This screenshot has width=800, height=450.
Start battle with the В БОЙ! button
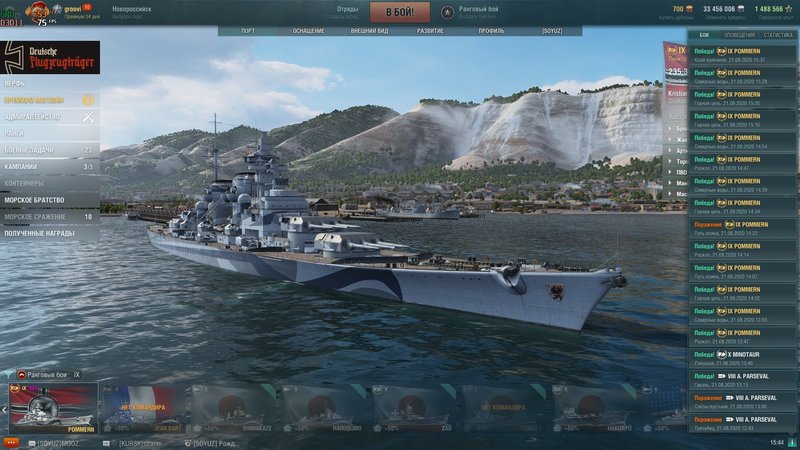click(x=400, y=13)
